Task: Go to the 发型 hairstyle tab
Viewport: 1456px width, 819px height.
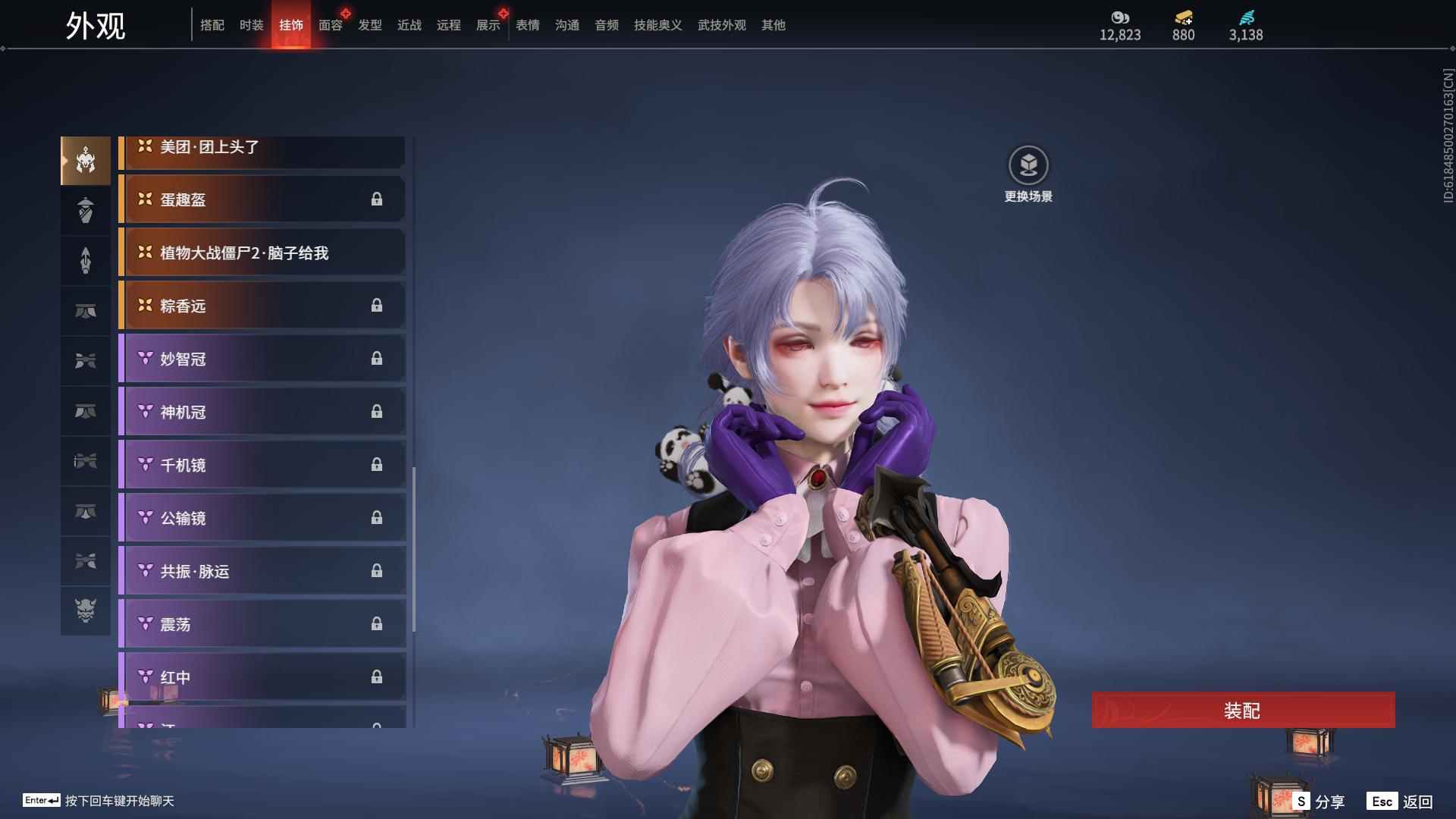Action: pos(370,25)
